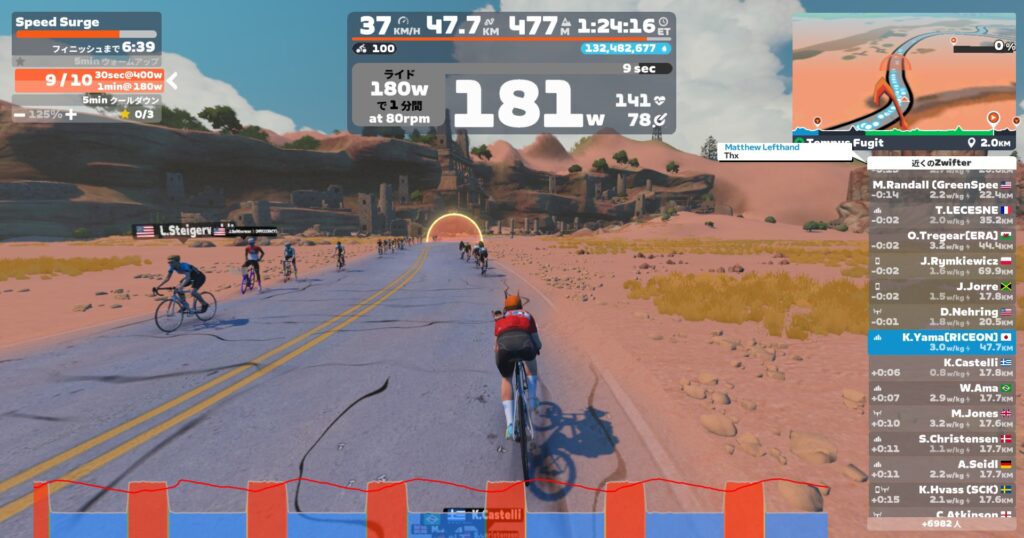The width and height of the screenshot is (1024, 538).
Task: Select rider W.Ama's row
Action: coord(942,393)
